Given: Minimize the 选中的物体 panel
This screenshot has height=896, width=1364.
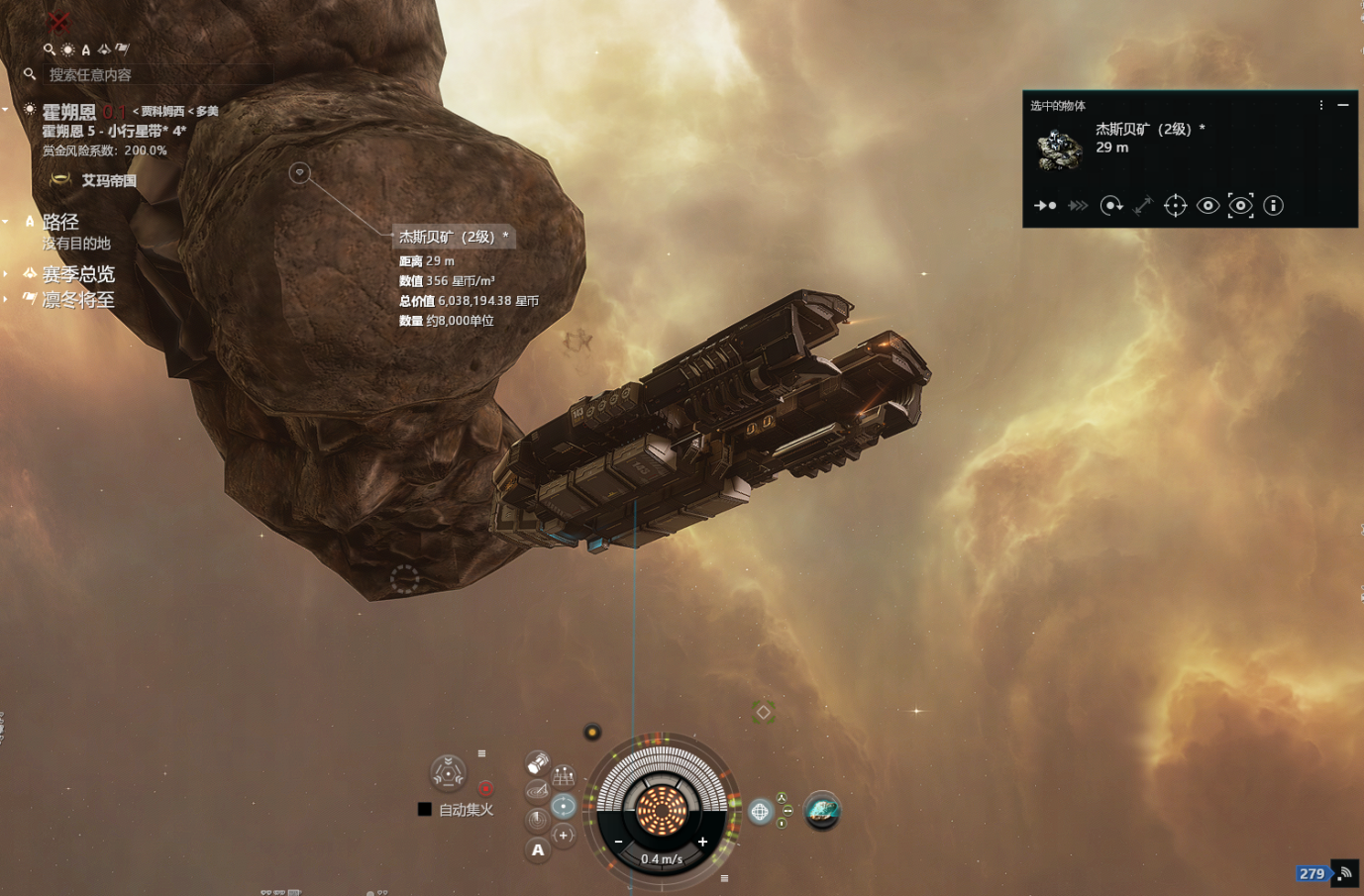Looking at the screenshot, I should (1343, 105).
